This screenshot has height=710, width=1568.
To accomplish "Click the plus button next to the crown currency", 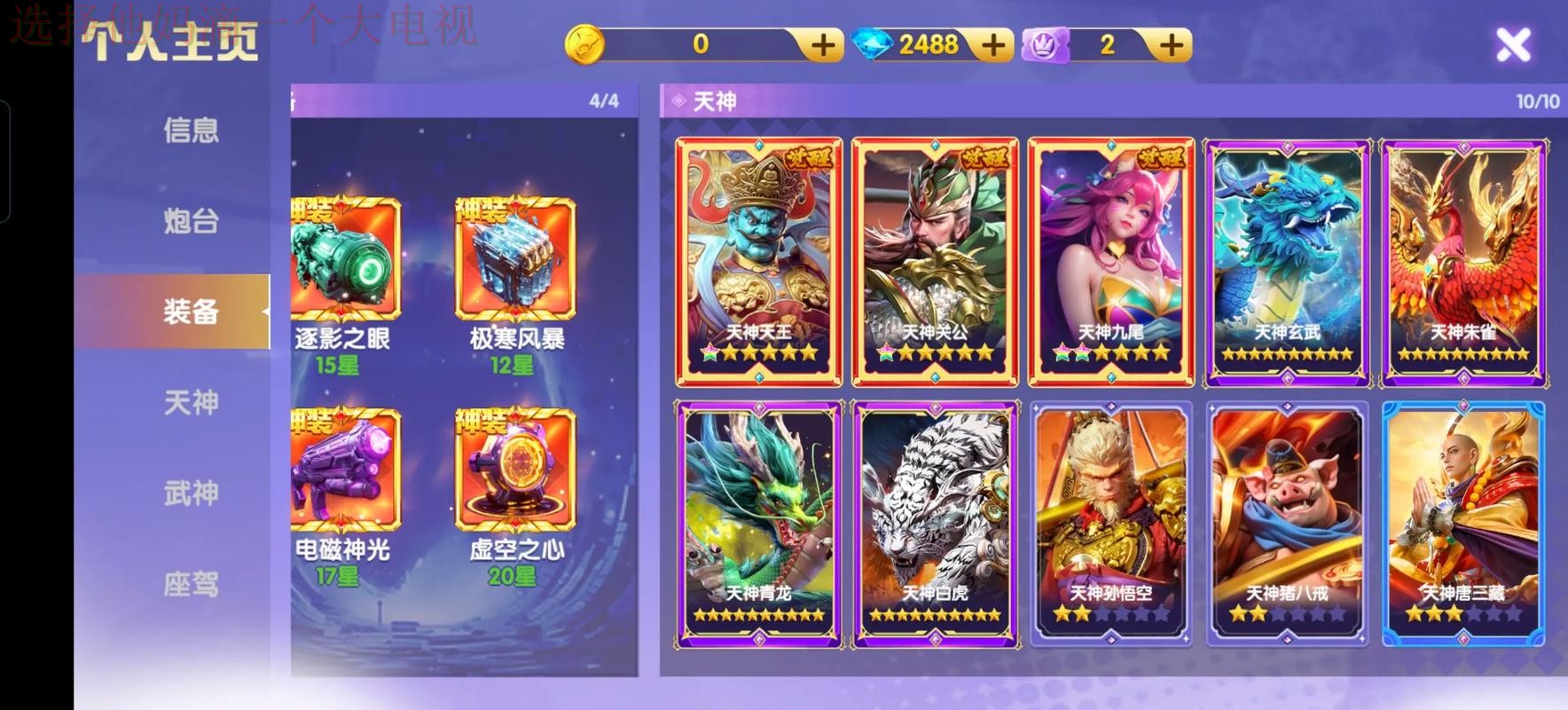I will point(1172,43).
